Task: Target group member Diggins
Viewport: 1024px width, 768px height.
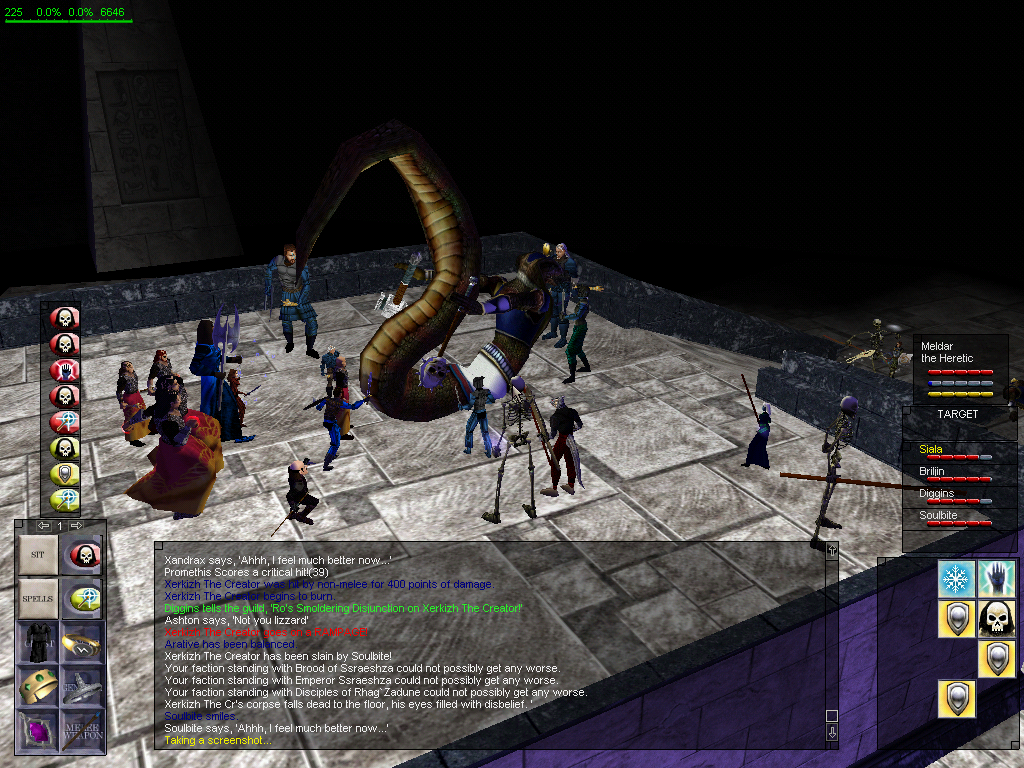Action: click(x=936, y=494)
